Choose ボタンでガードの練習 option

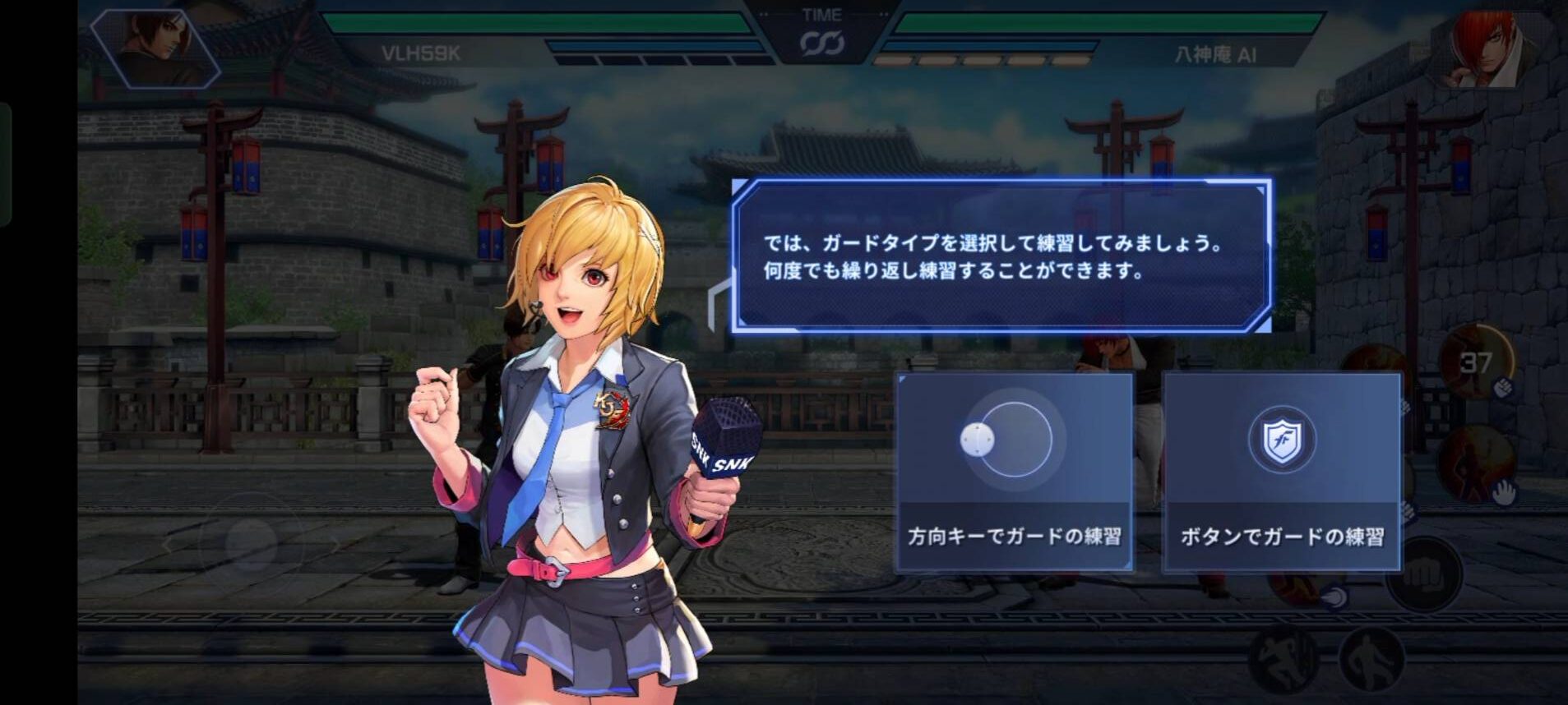pyautogui.click(x=1281, y=472)
